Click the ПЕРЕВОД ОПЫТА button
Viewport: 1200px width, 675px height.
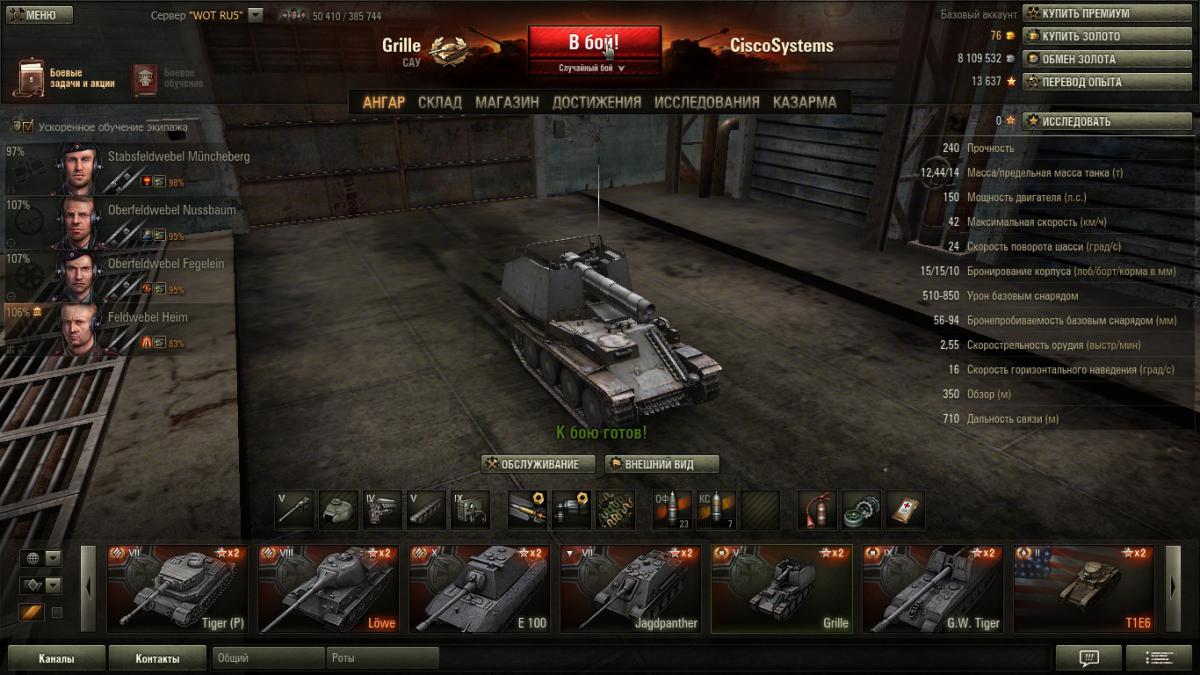click(1106, 82)
